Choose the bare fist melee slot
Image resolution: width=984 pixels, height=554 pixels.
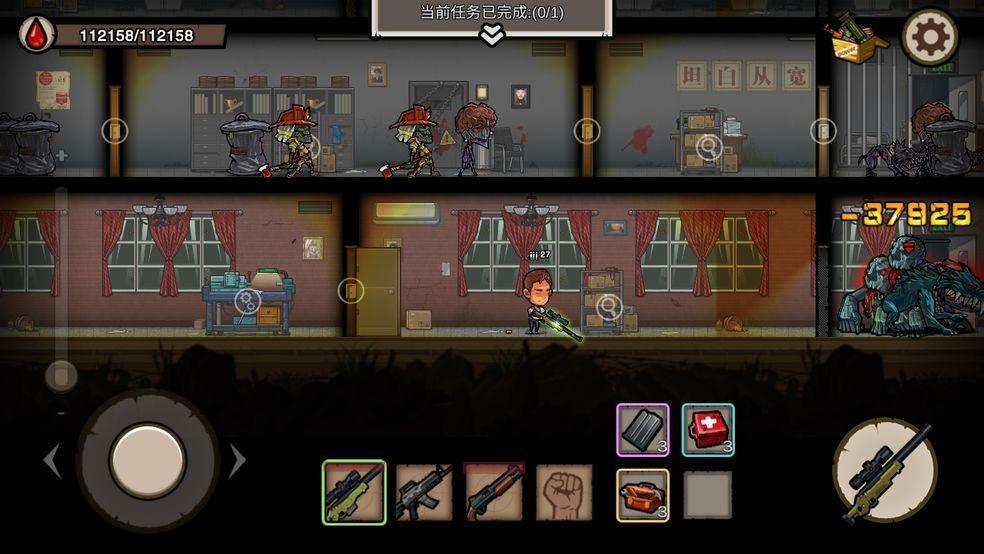[564, 492]
